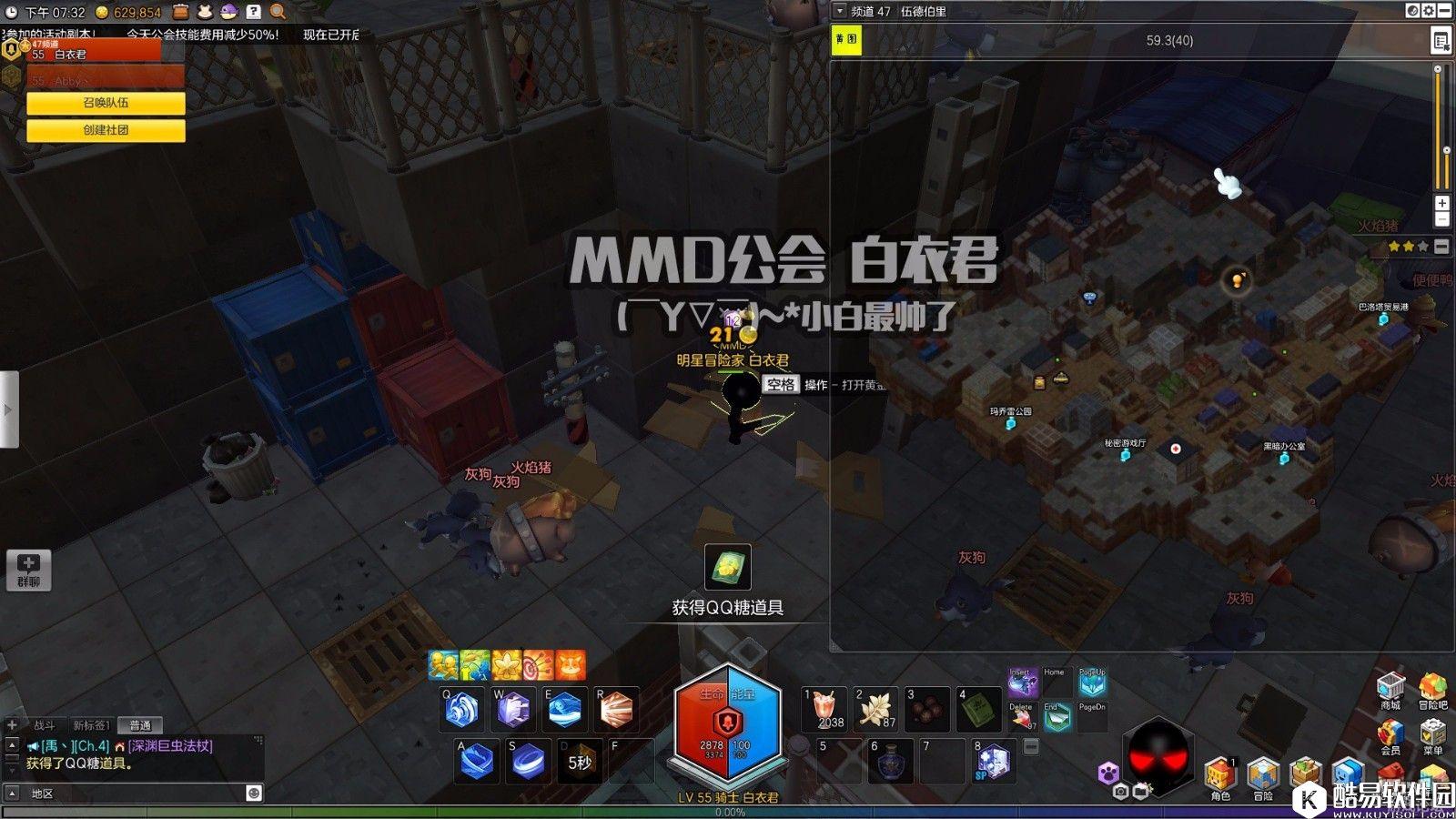Activate the Q skill icon
This screenshot has height=819, width=1456.
pos(462,709)
